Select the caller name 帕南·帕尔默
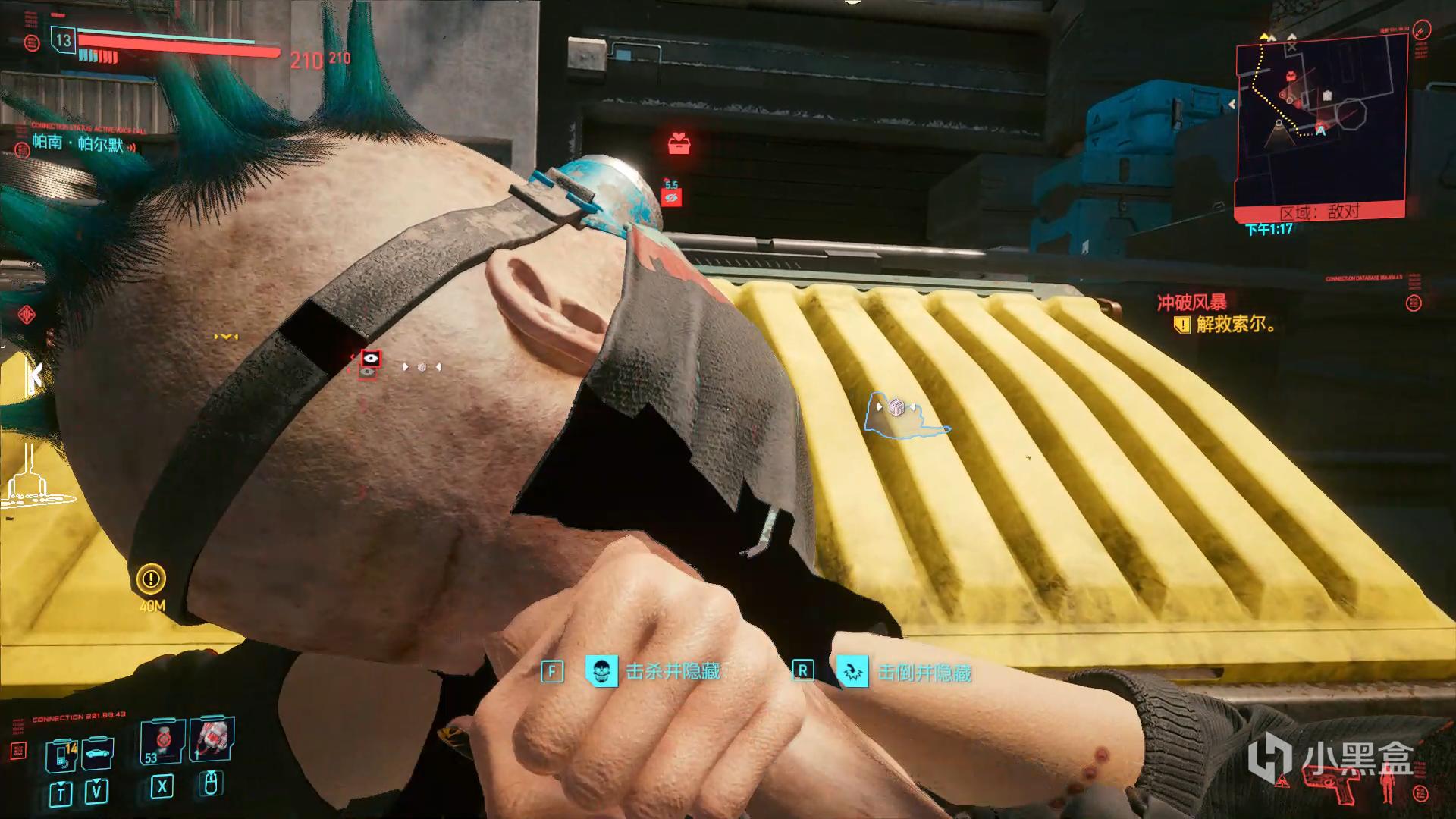Image resolution: width=1456 pixels, height=819 pixels. 77,143
